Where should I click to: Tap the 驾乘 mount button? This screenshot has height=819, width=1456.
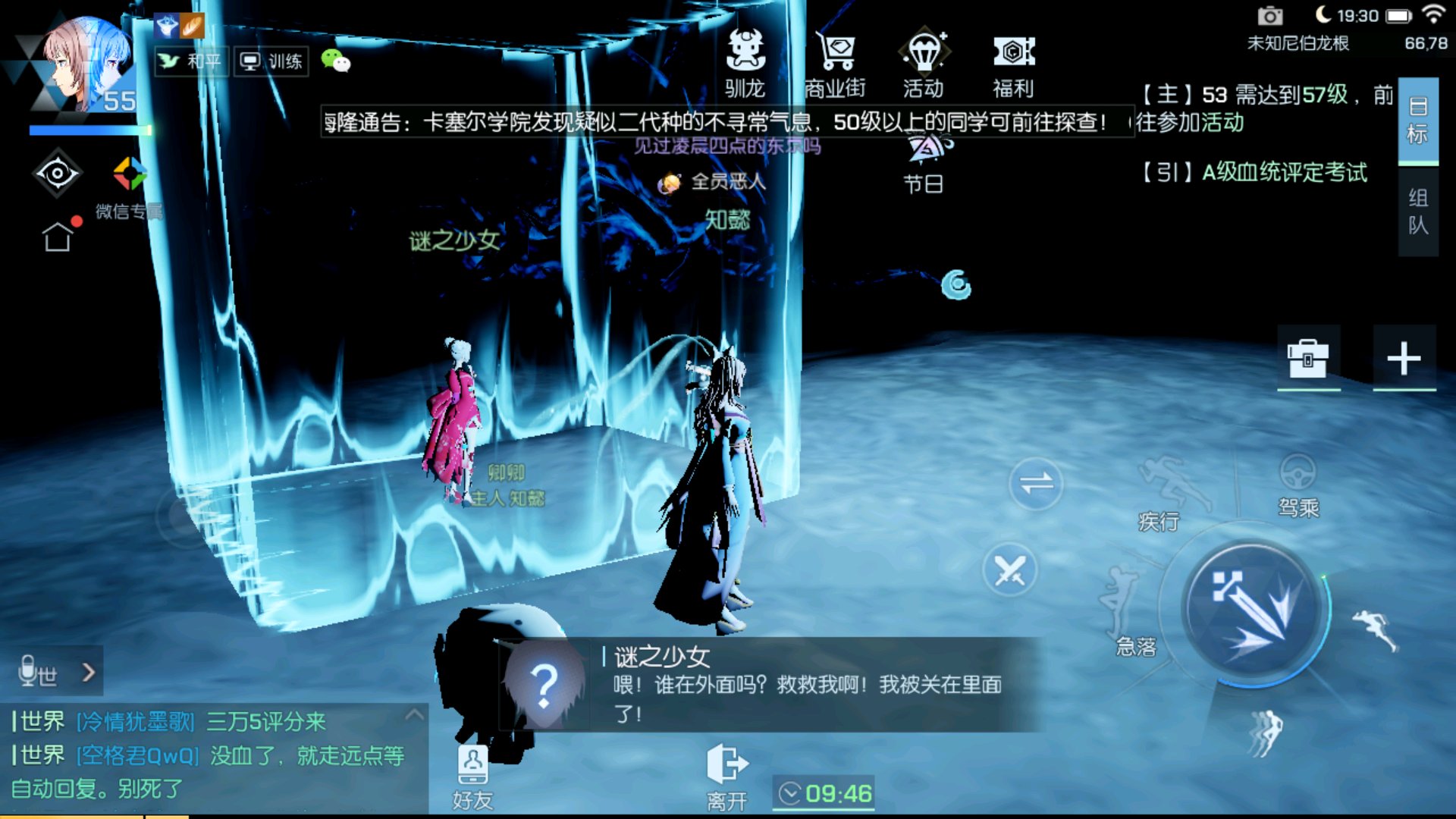point(1298,485)
